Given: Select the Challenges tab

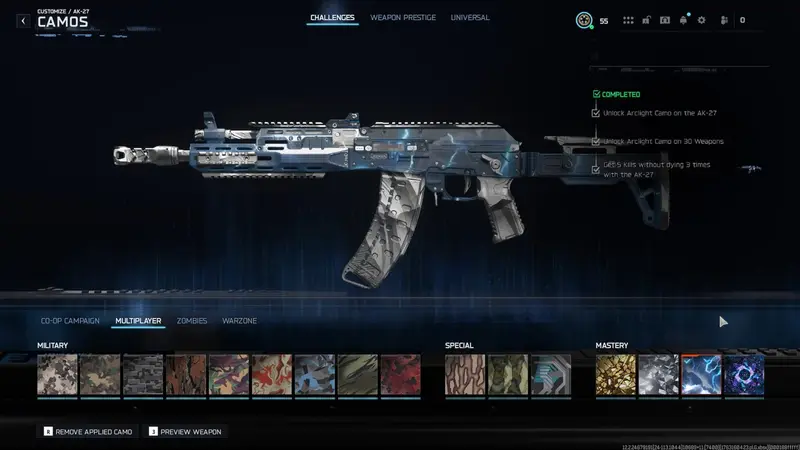Looking at the screenshot, I should click(332, 18).
